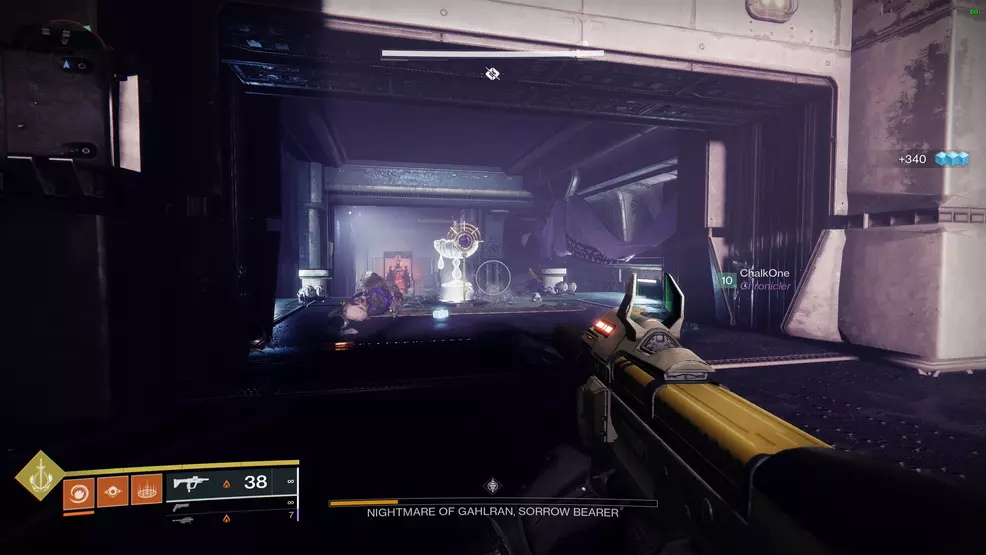Click the blue glimmer cubes notification
Viewport: 986px width, 555px height.
[x=936, y=159]
